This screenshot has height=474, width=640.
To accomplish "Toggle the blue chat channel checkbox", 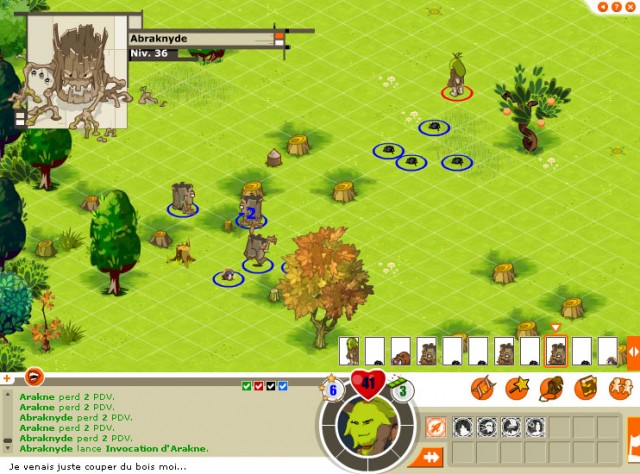I will [x=283, y=386].
